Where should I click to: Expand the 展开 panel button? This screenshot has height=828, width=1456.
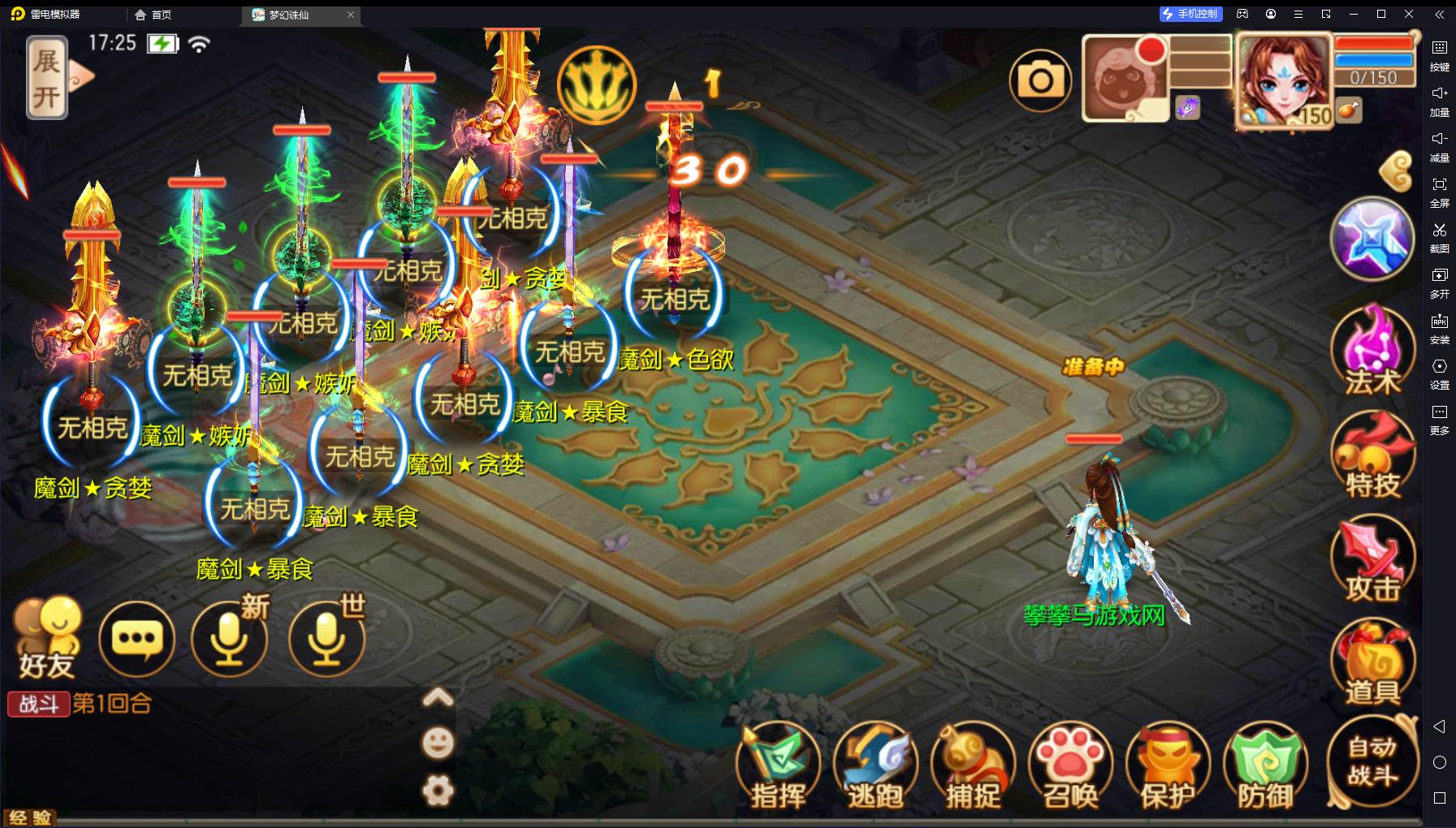point(47,77)
